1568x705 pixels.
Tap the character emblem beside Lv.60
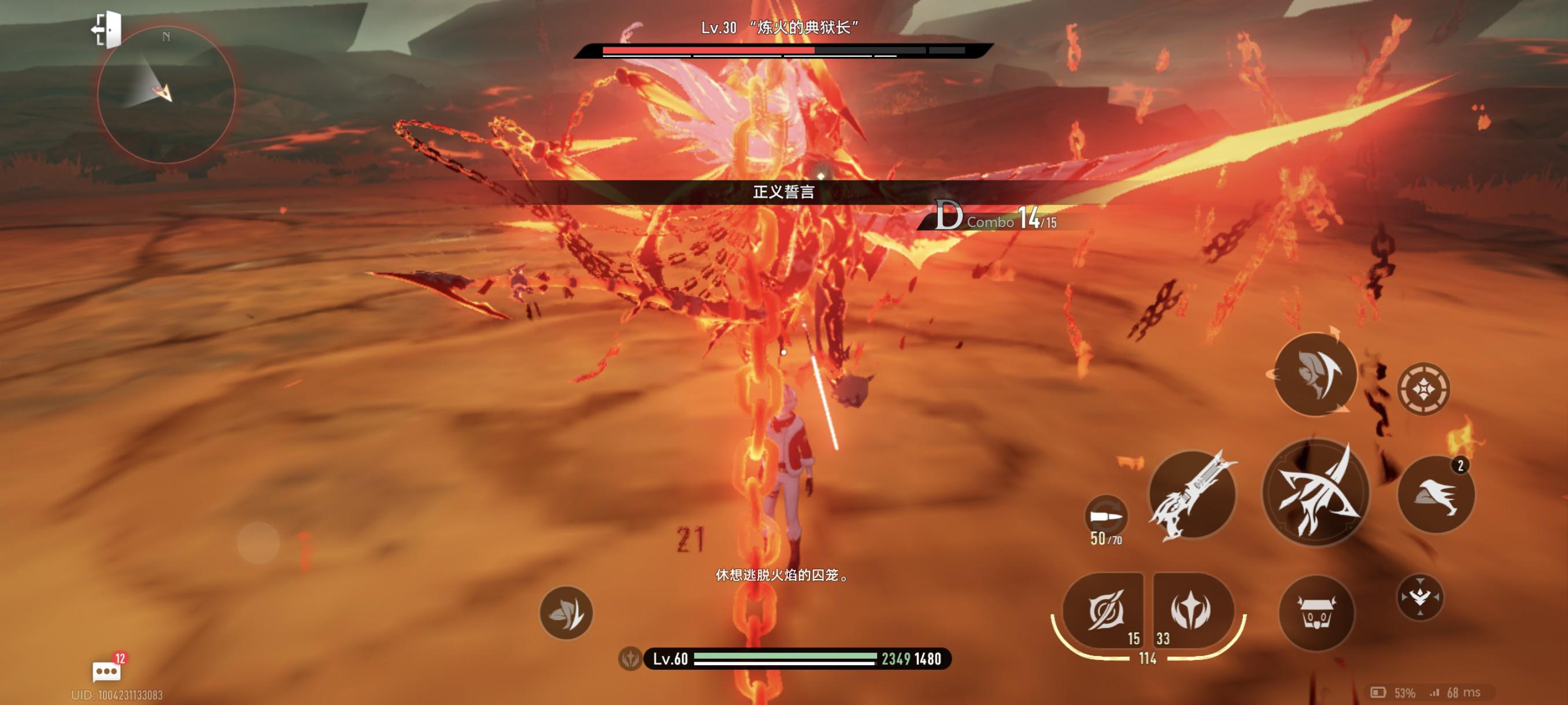tap(630, 659)
